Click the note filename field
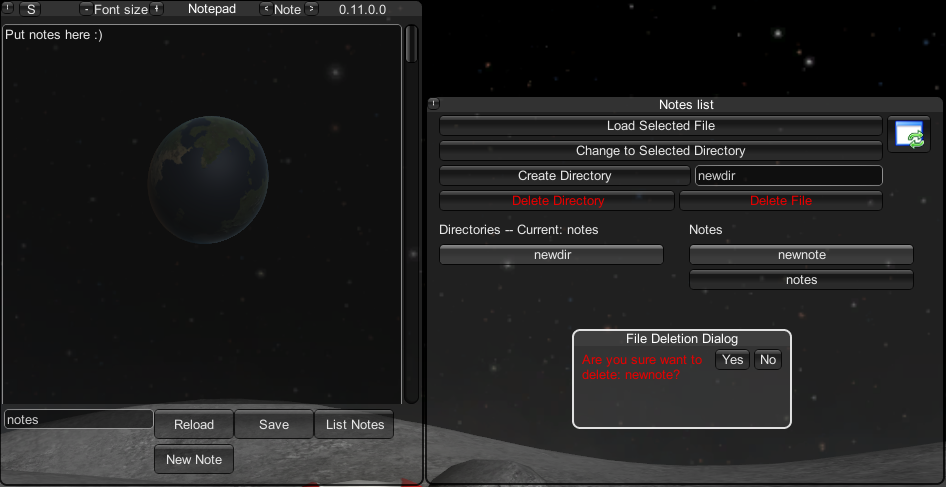Screen dimensions: 946x487 pyautogui.click(x=78, y=420)
